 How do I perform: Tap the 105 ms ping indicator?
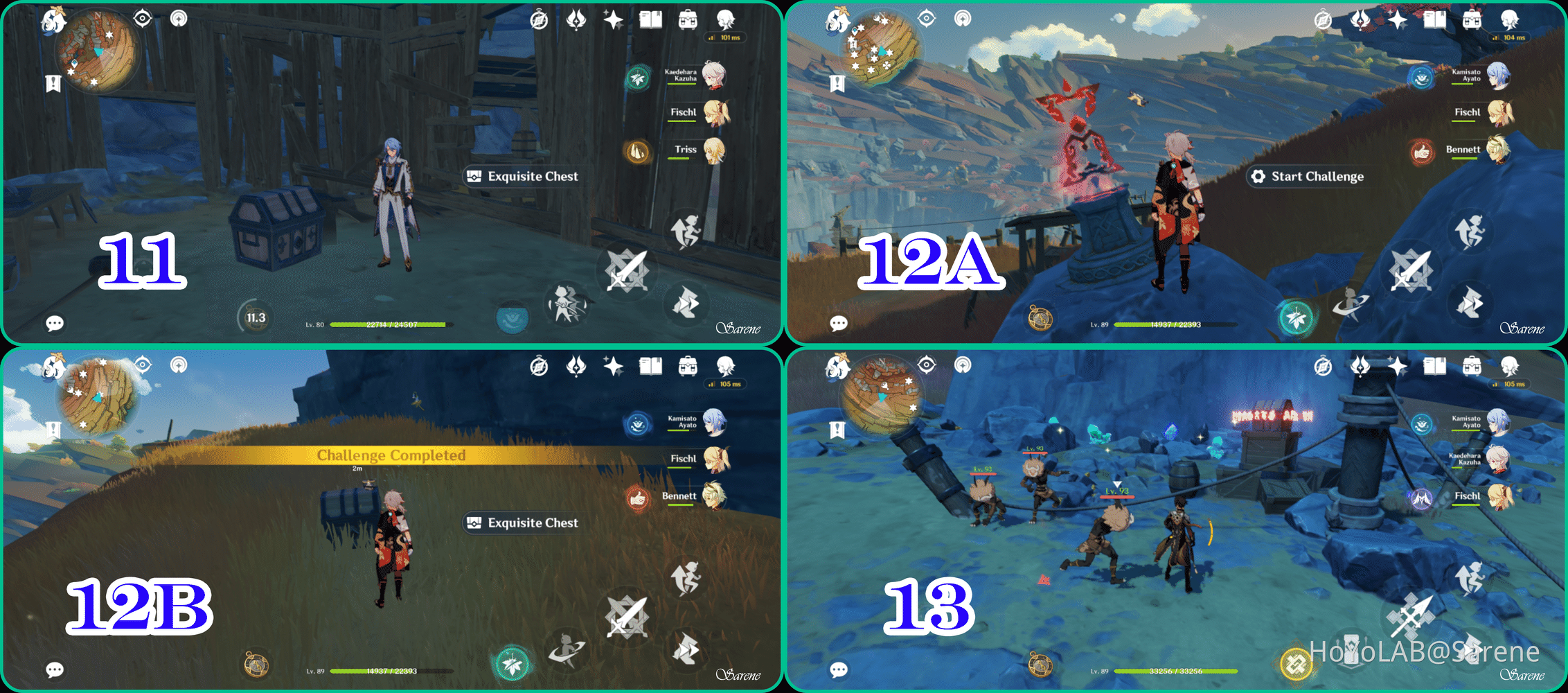click(x=724, y=383)
